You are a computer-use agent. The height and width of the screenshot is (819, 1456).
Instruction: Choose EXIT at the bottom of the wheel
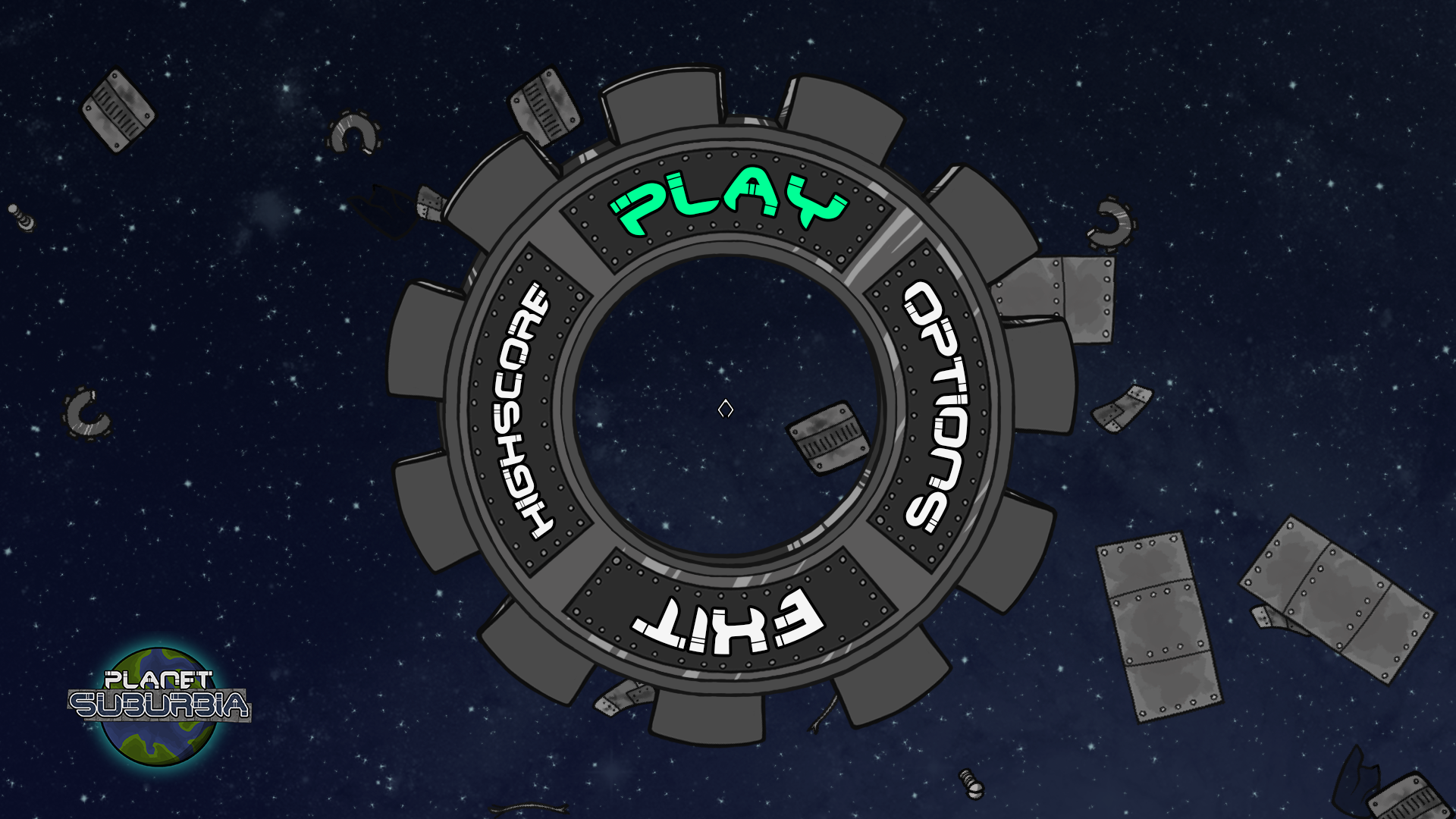[x=726, y=622]
